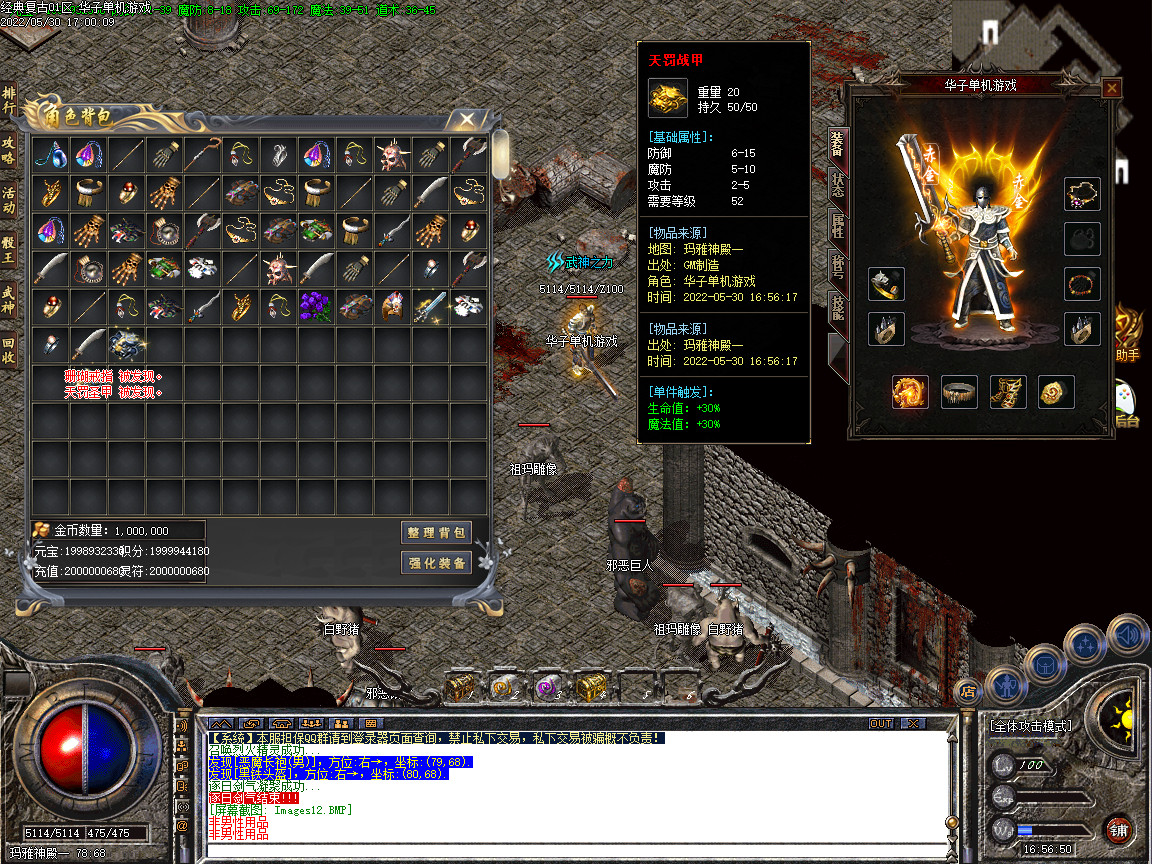Close the character backpack window
The image size is (1152, 864).
(x=466, y=120)
